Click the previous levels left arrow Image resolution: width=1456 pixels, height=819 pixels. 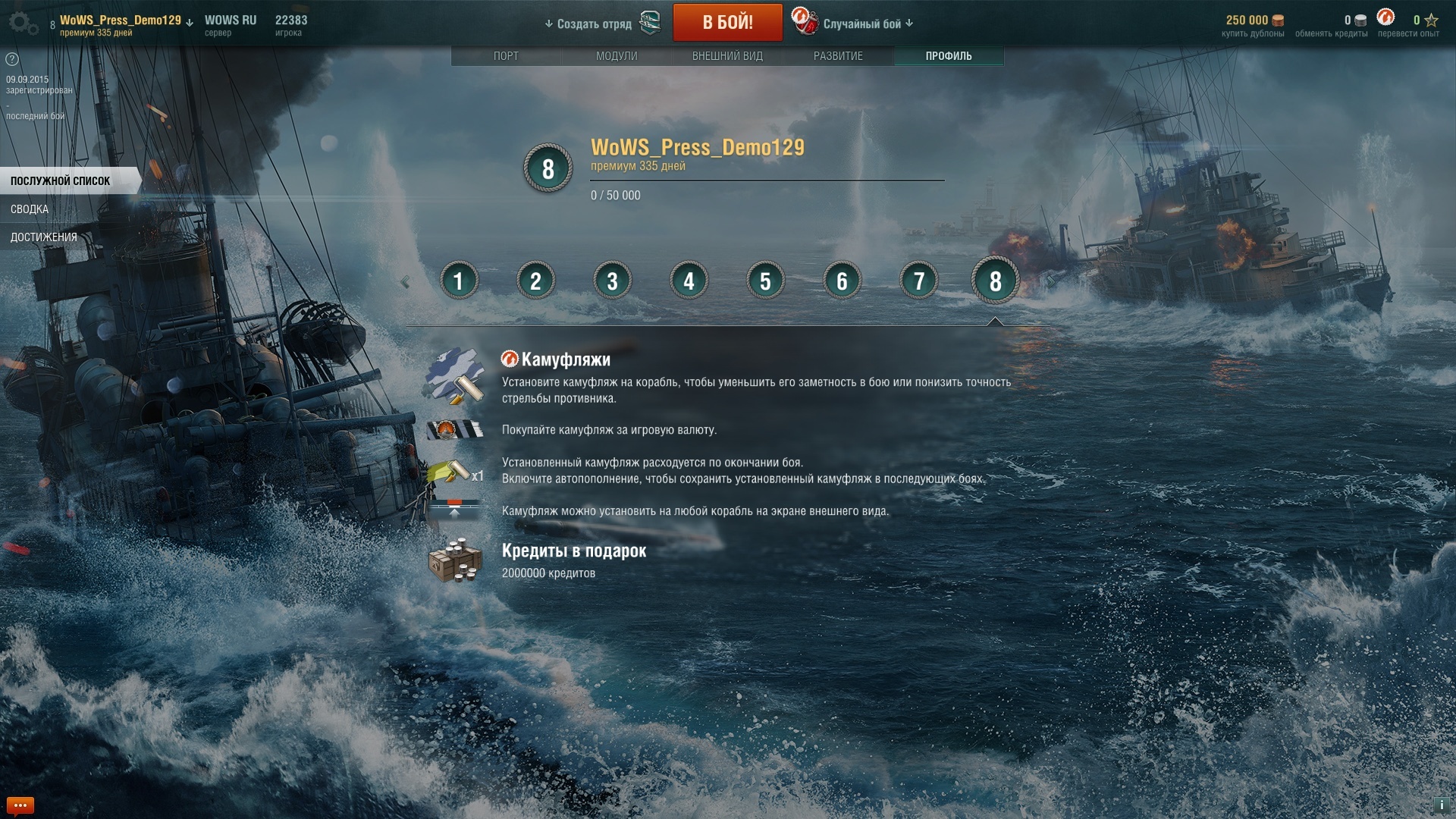tap(405, 282)
